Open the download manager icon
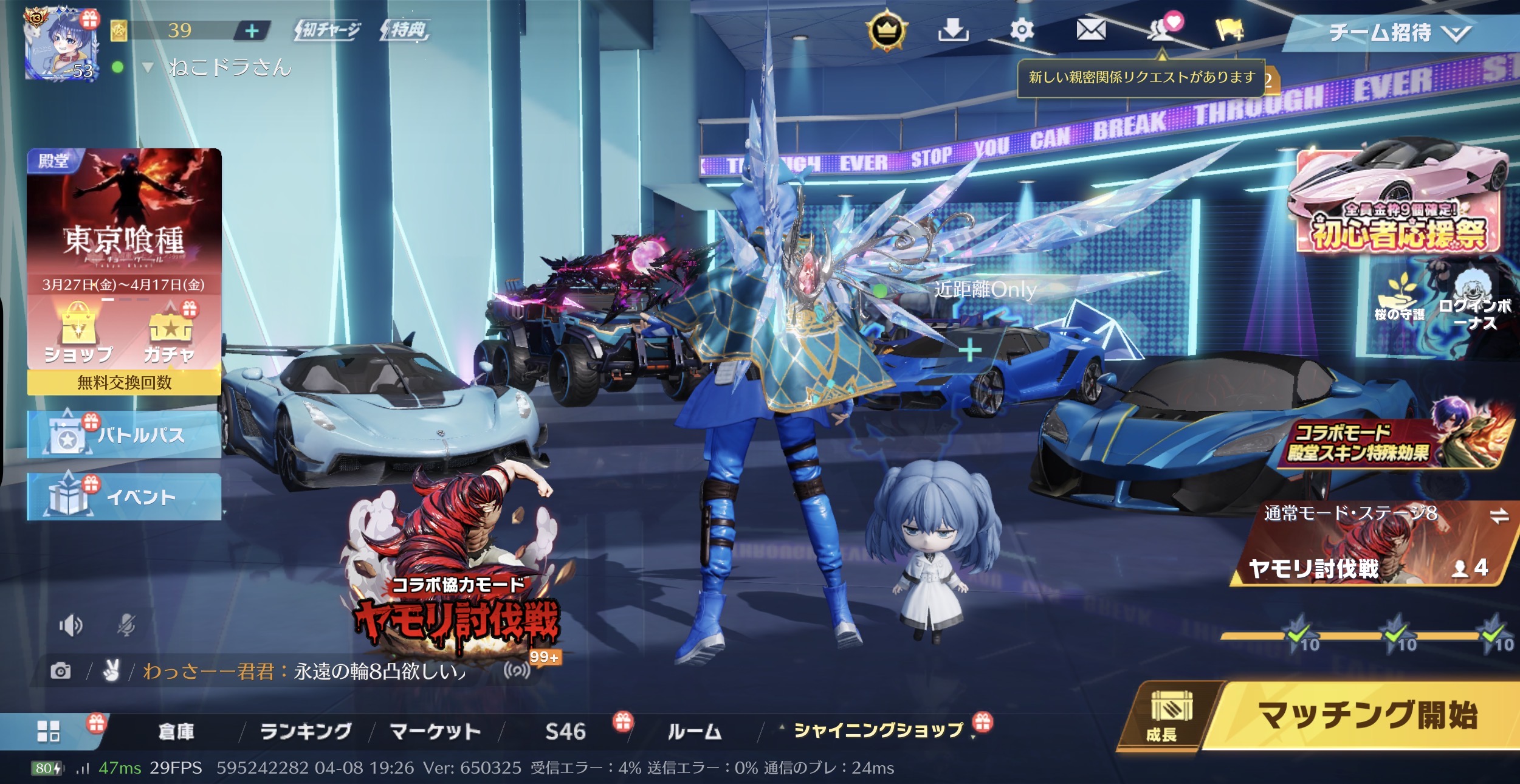This screenshot has width=1520, height=784. (x=953, y=30)
